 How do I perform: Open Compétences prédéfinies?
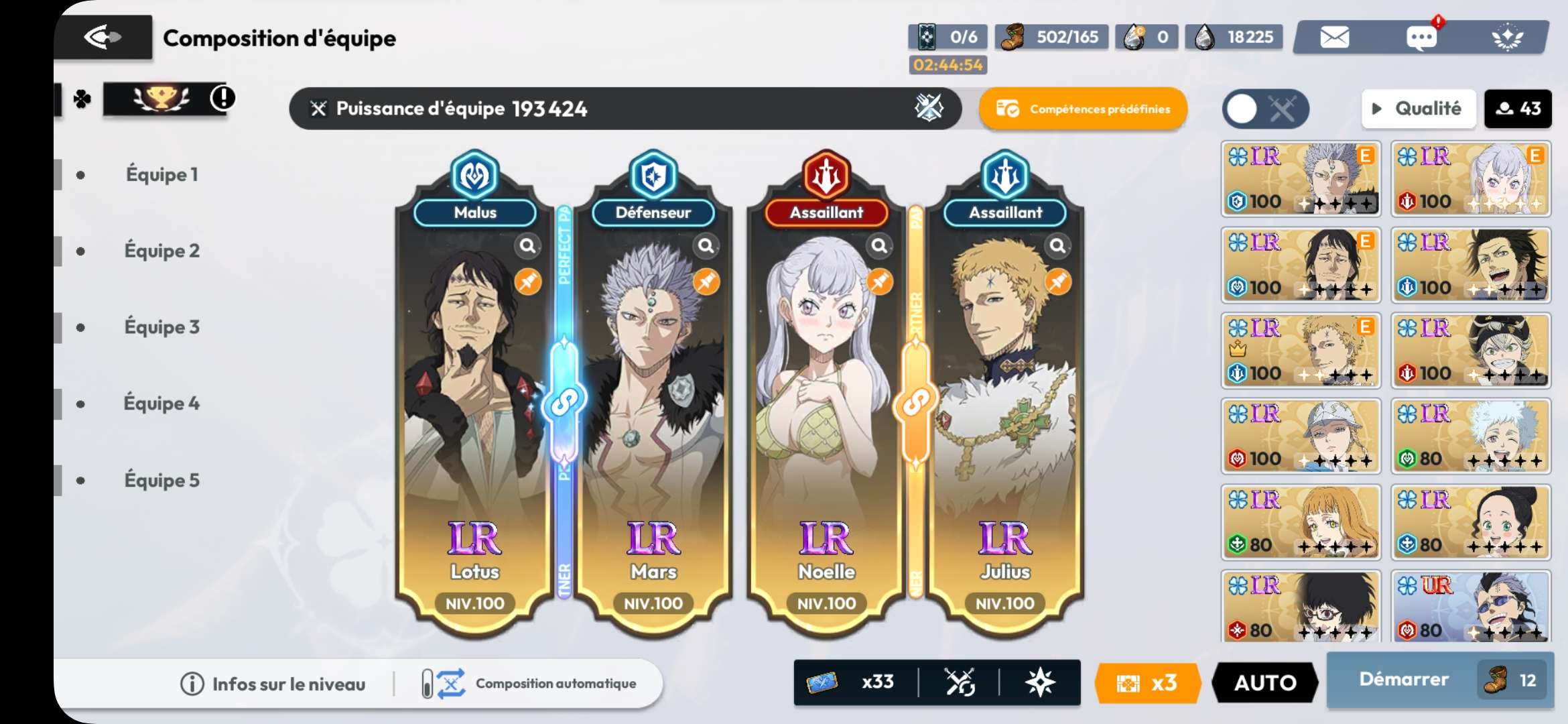1083,109
